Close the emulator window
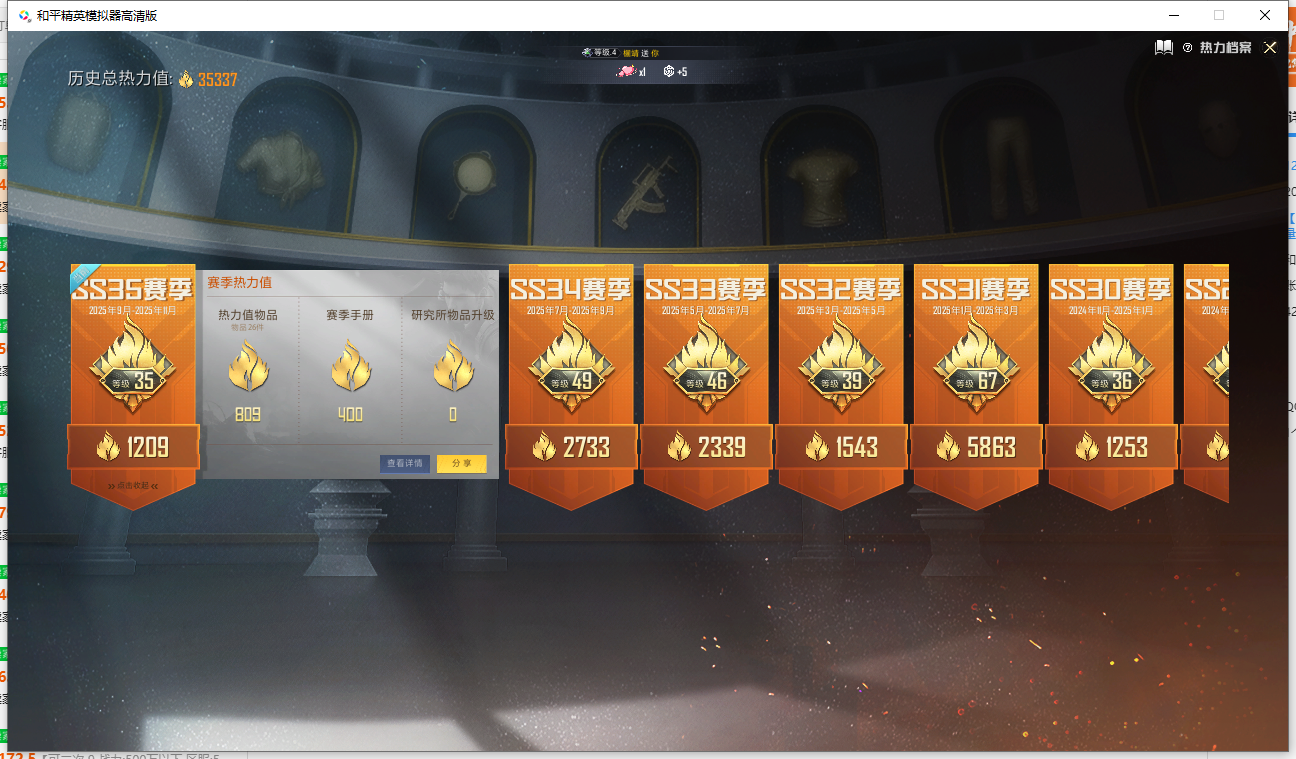 point(1265,15)
